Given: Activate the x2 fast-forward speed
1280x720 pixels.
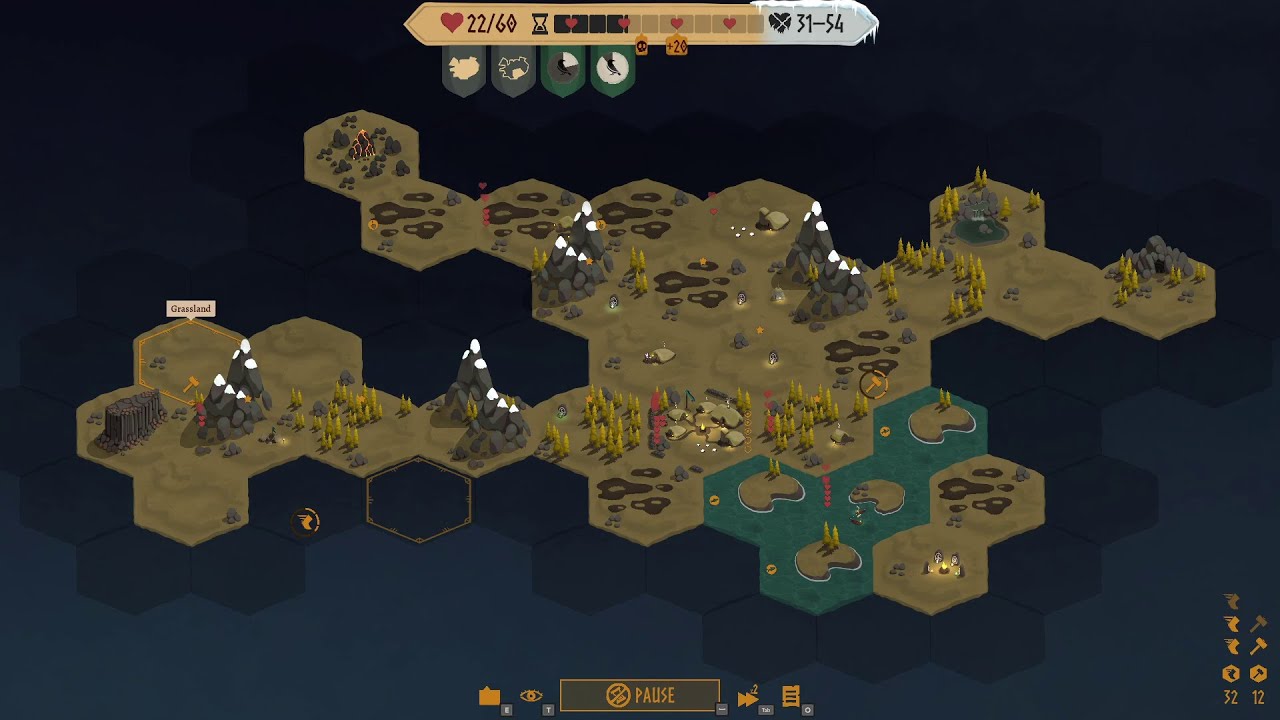Looking at the screenshot, I should [x=748, y=697].
